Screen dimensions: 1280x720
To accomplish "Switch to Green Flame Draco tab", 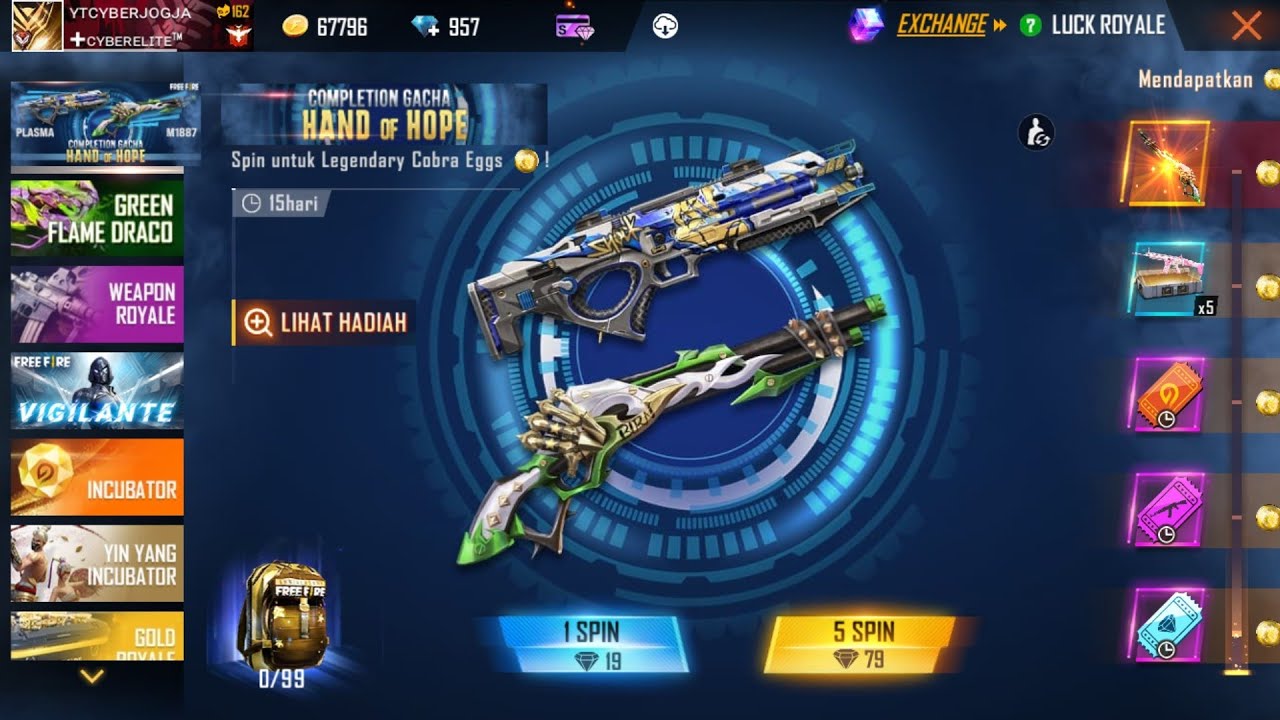I will point(97,219).
